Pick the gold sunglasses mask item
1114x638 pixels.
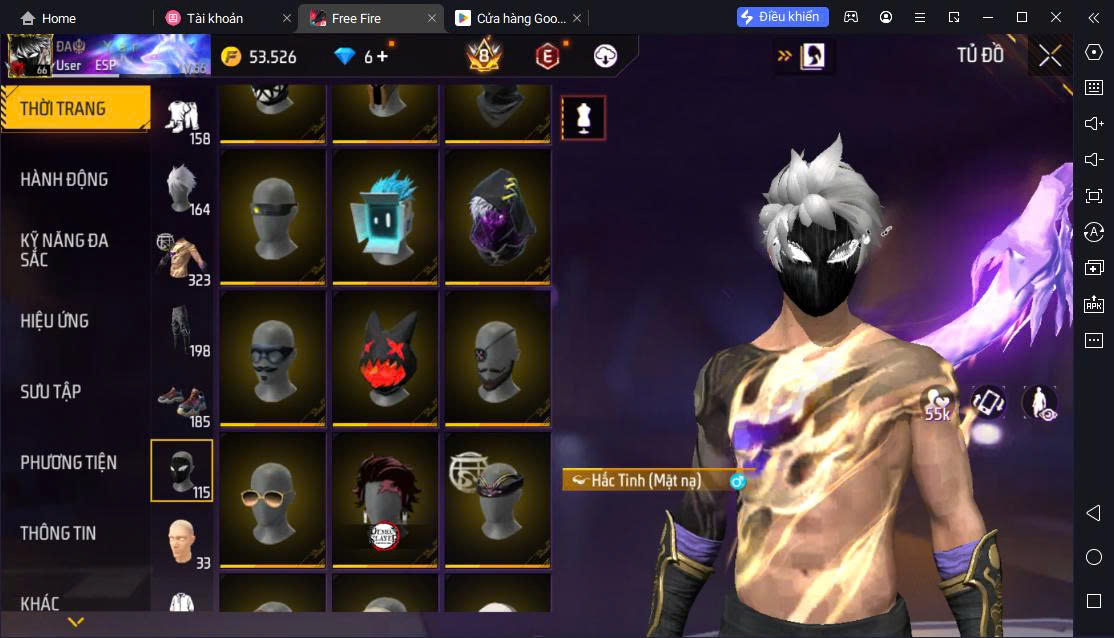click(x=273, y=498)
